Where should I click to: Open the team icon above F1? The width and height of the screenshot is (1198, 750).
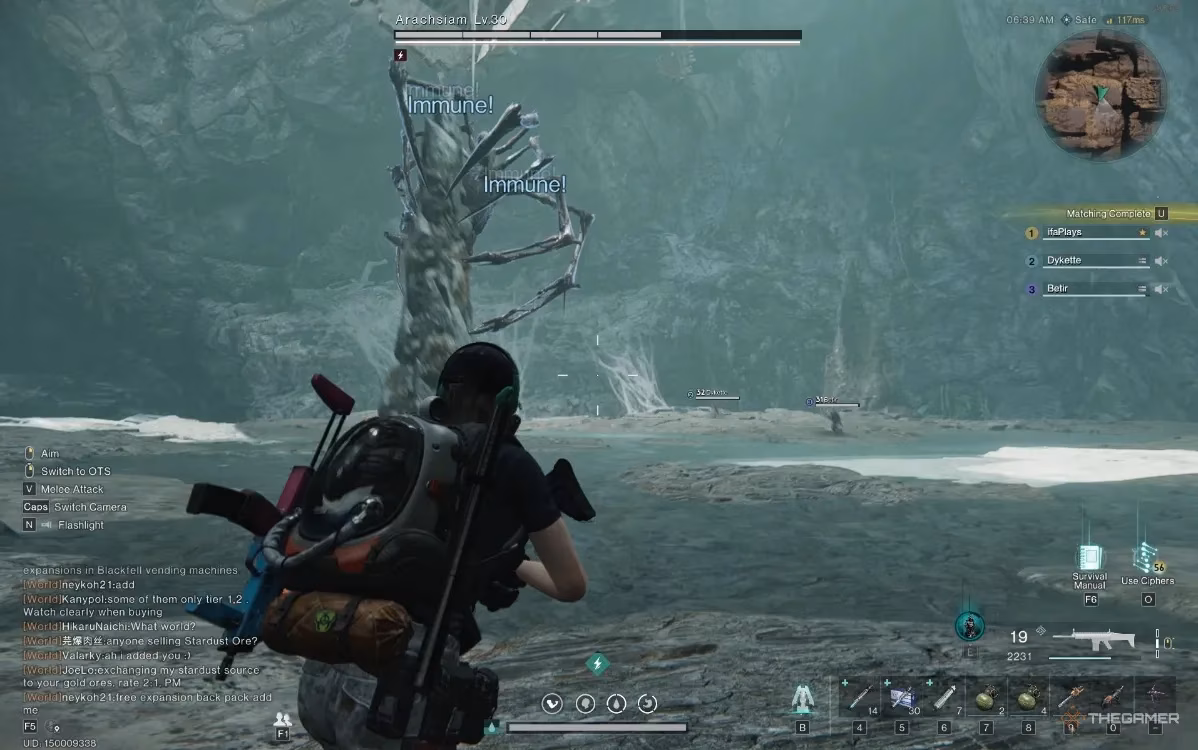pos(282,718)
